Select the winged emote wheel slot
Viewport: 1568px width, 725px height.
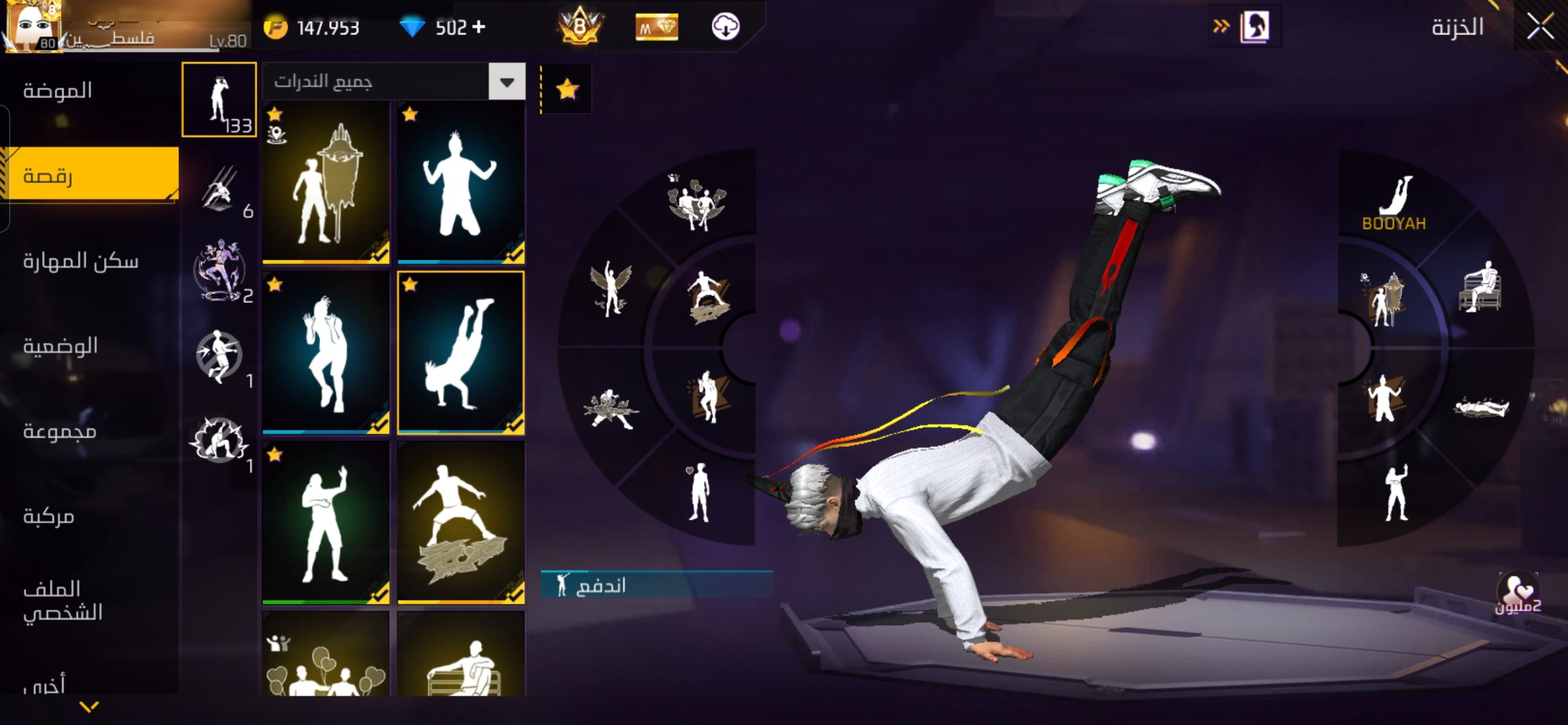pos(609,288)
